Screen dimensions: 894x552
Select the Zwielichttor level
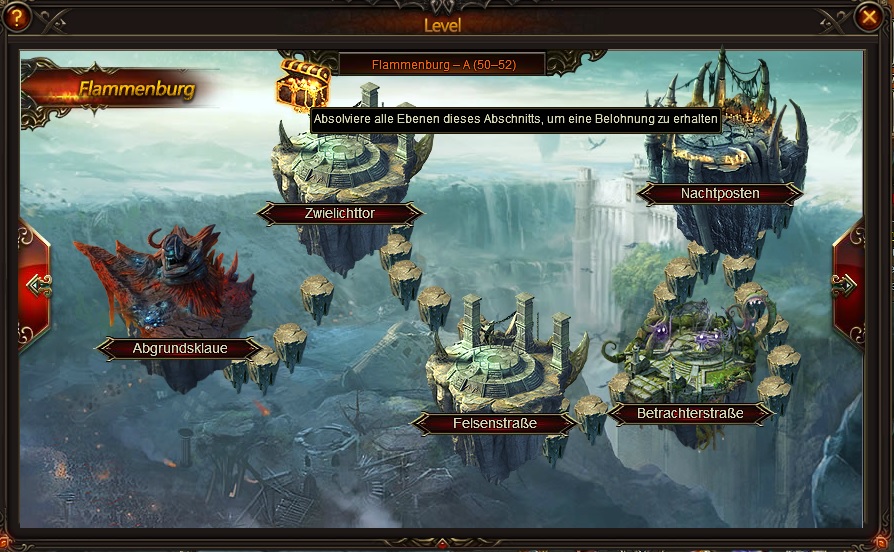pyautogui.click(x=340, y=213)
